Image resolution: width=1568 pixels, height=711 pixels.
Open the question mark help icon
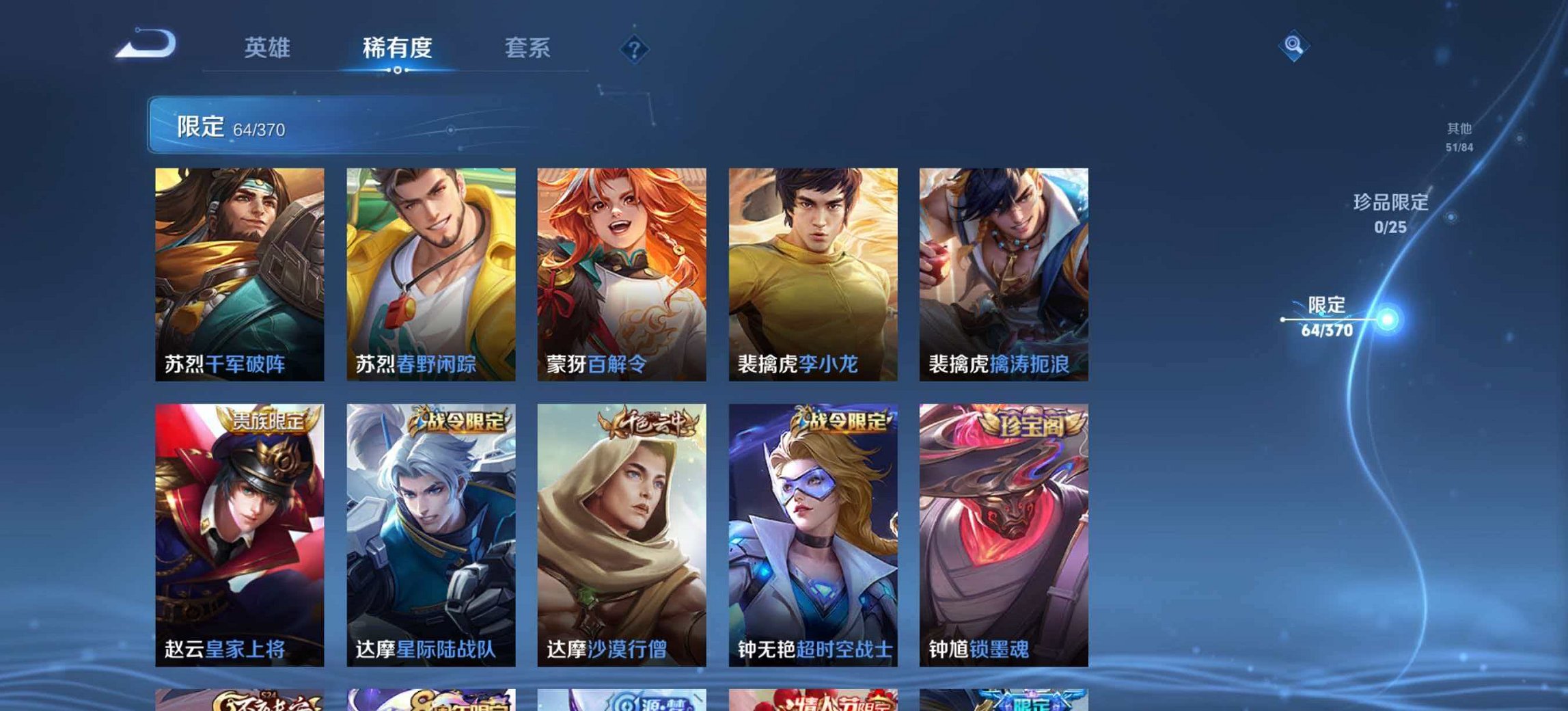pyautogui.click(x=635, y=48)
